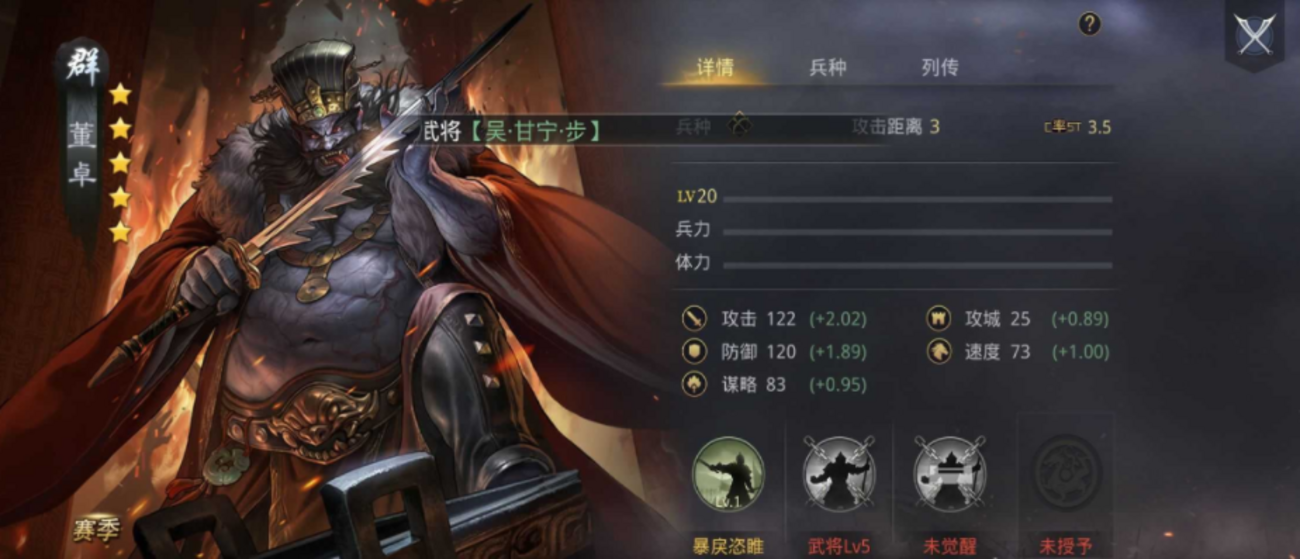Select the 未授予 empty skill slot

point(1065,474)
